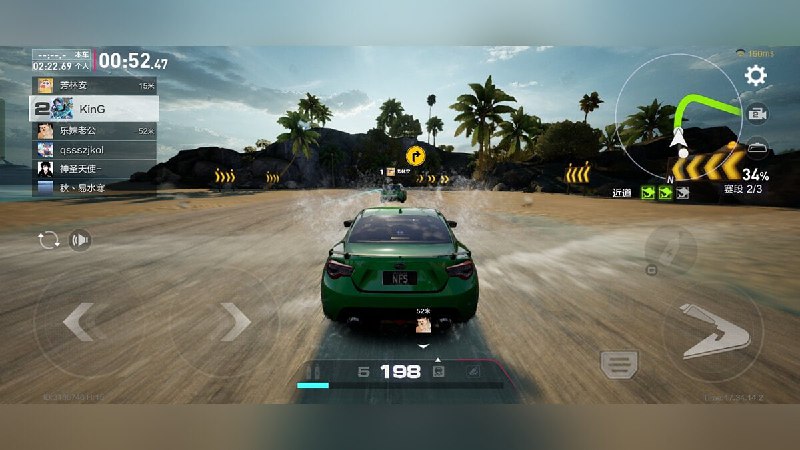Select player qsaszjkol in the ranking
The height and width of the screenshot is (450, 800).
(94, 149)
